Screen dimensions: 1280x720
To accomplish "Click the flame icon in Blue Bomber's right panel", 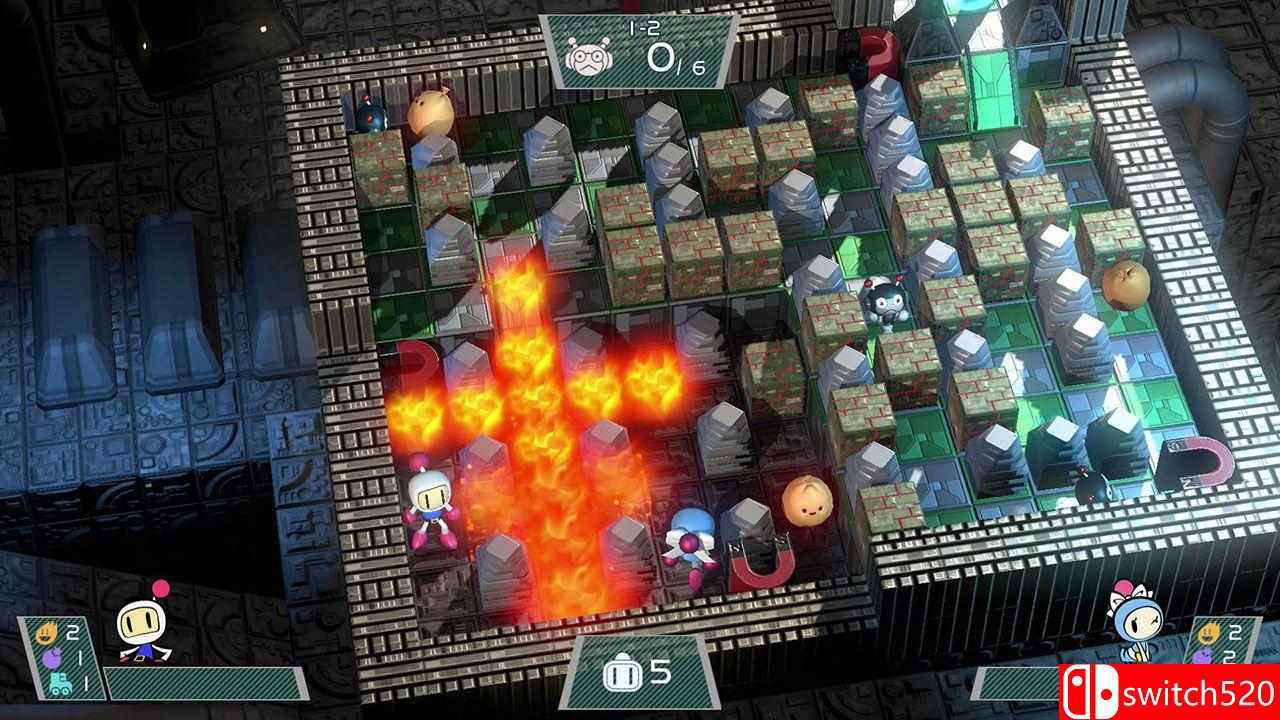I will click(1210, 632).
